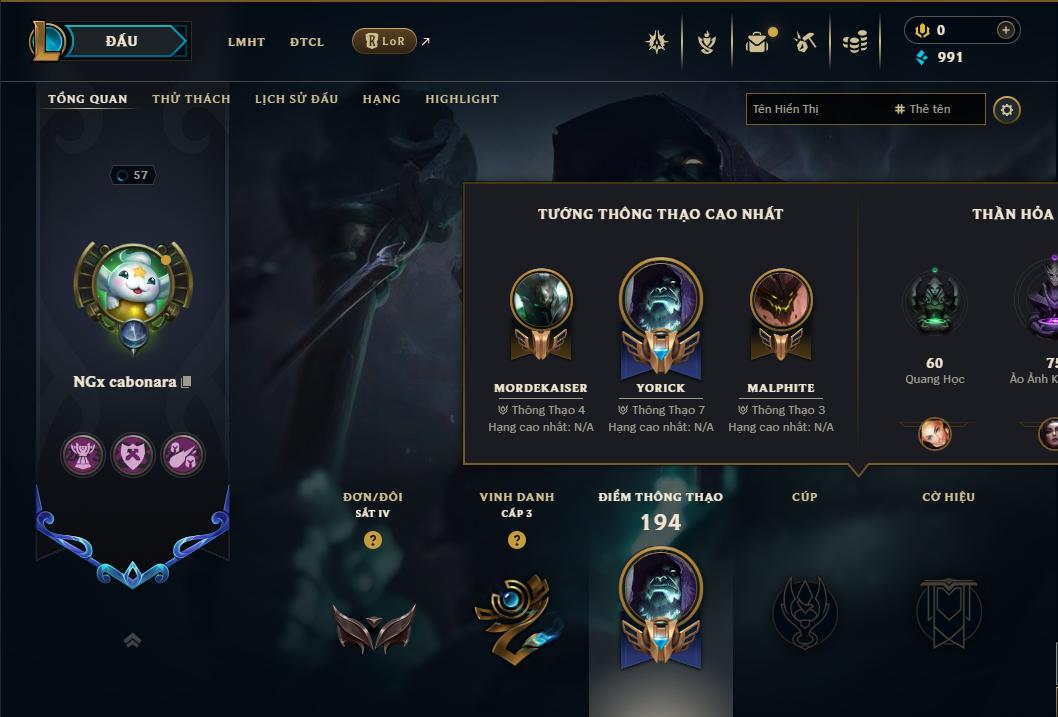
Task: Show the ĐƠN/ĐÔI rank question mark info
Action: pyautogui.click(x=373, y=540)
